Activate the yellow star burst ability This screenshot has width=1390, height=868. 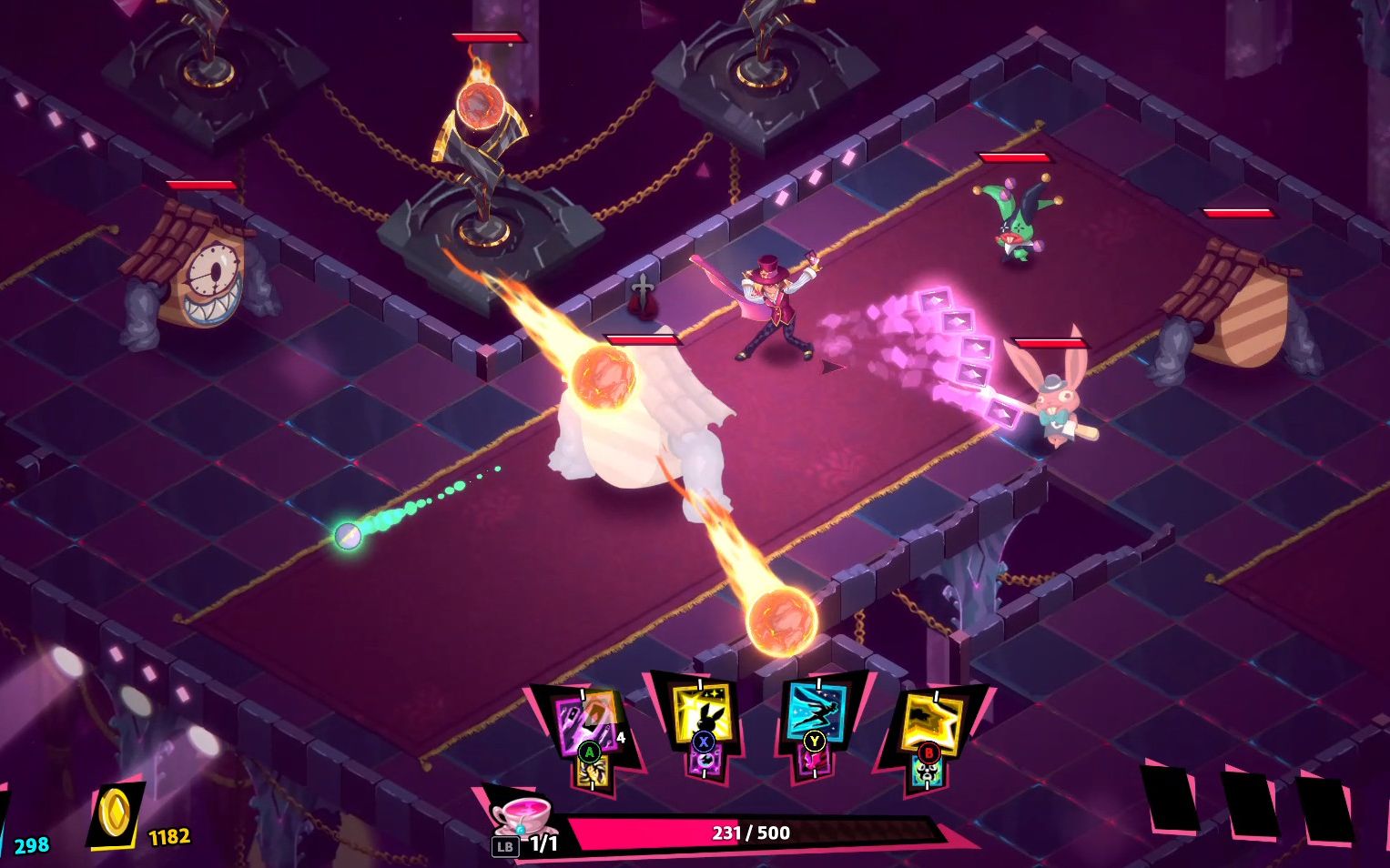[931, 721]
